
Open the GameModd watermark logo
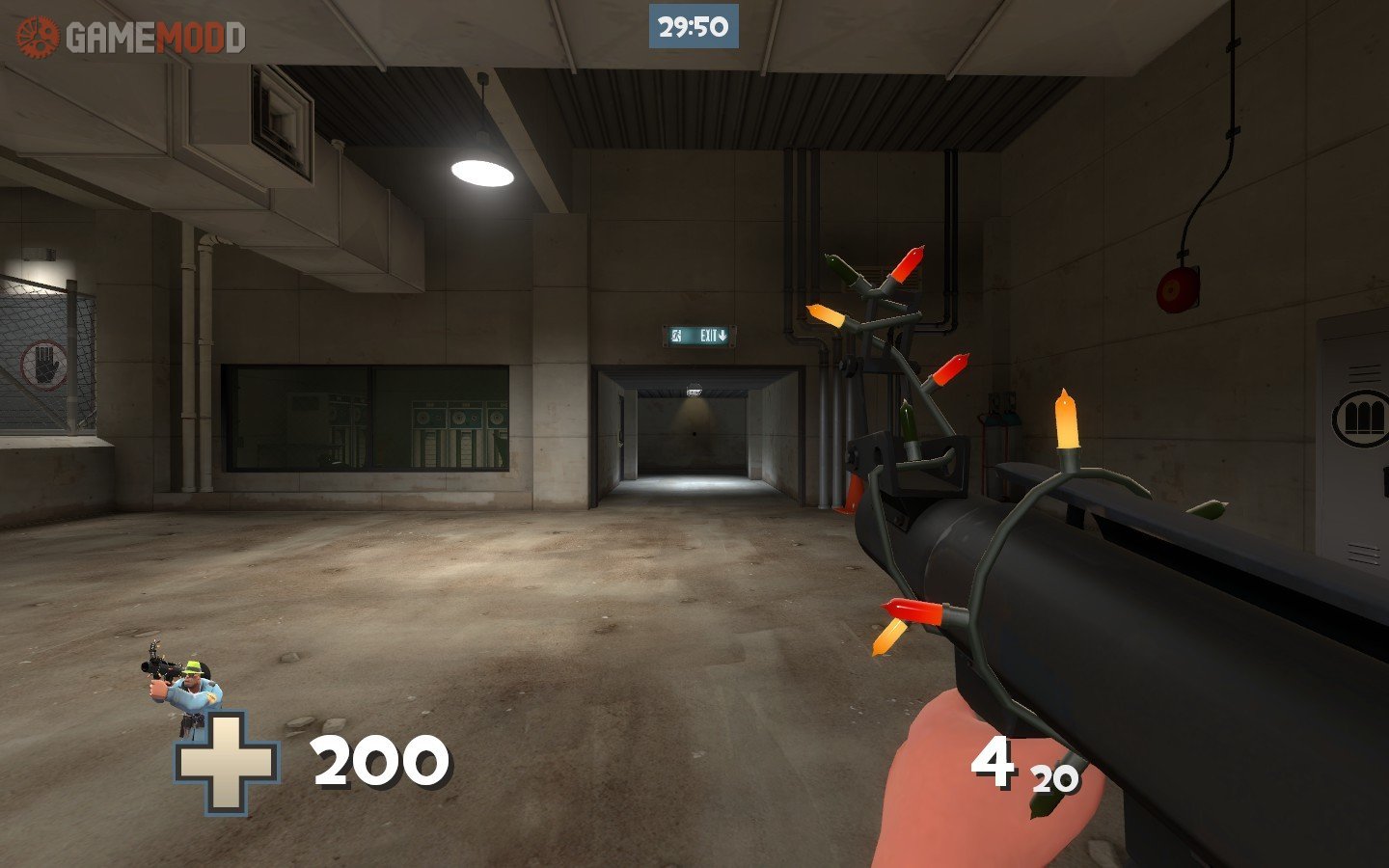pos(131,38)
